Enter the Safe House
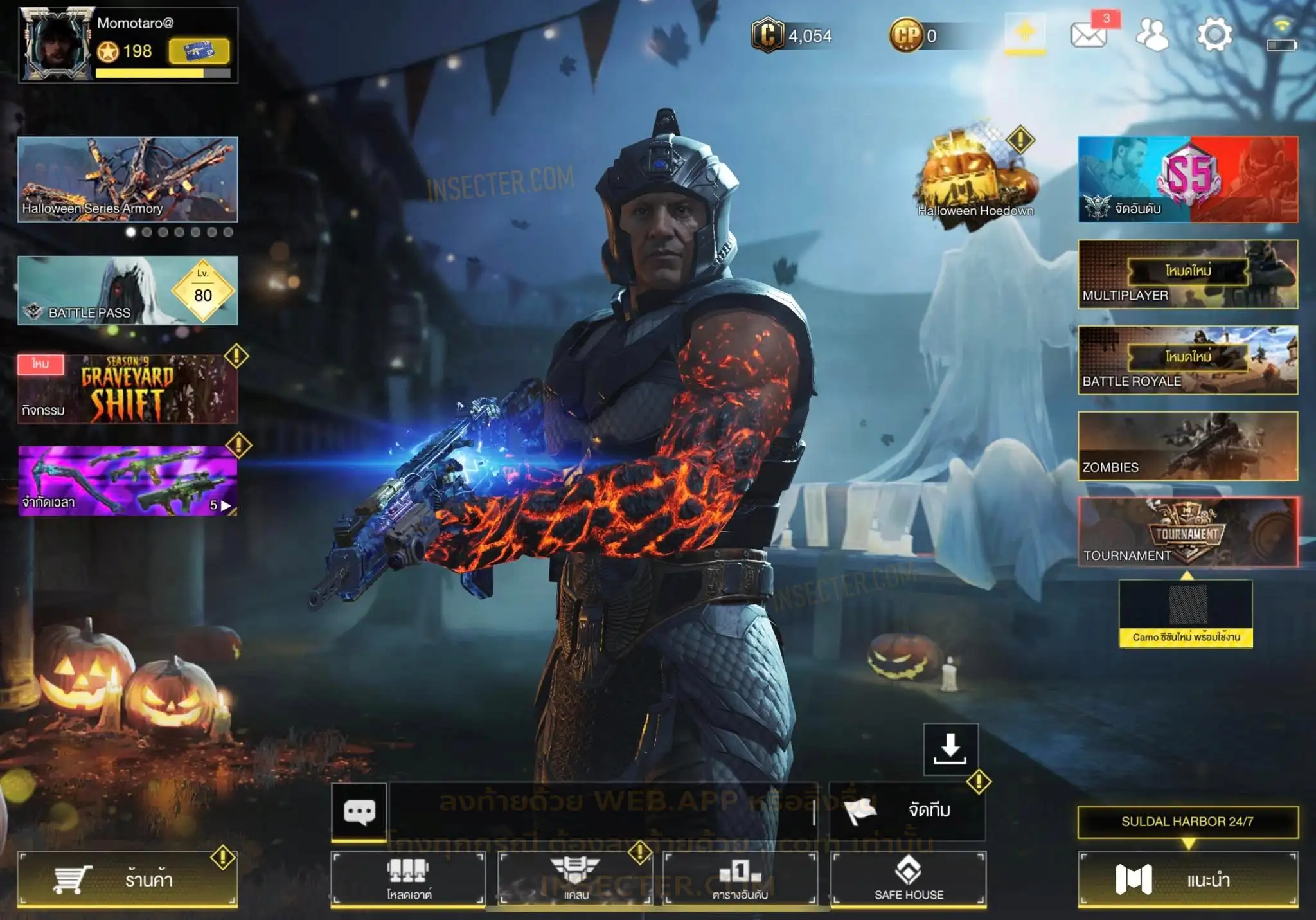The image size is (1316, 920). point(908,879)
